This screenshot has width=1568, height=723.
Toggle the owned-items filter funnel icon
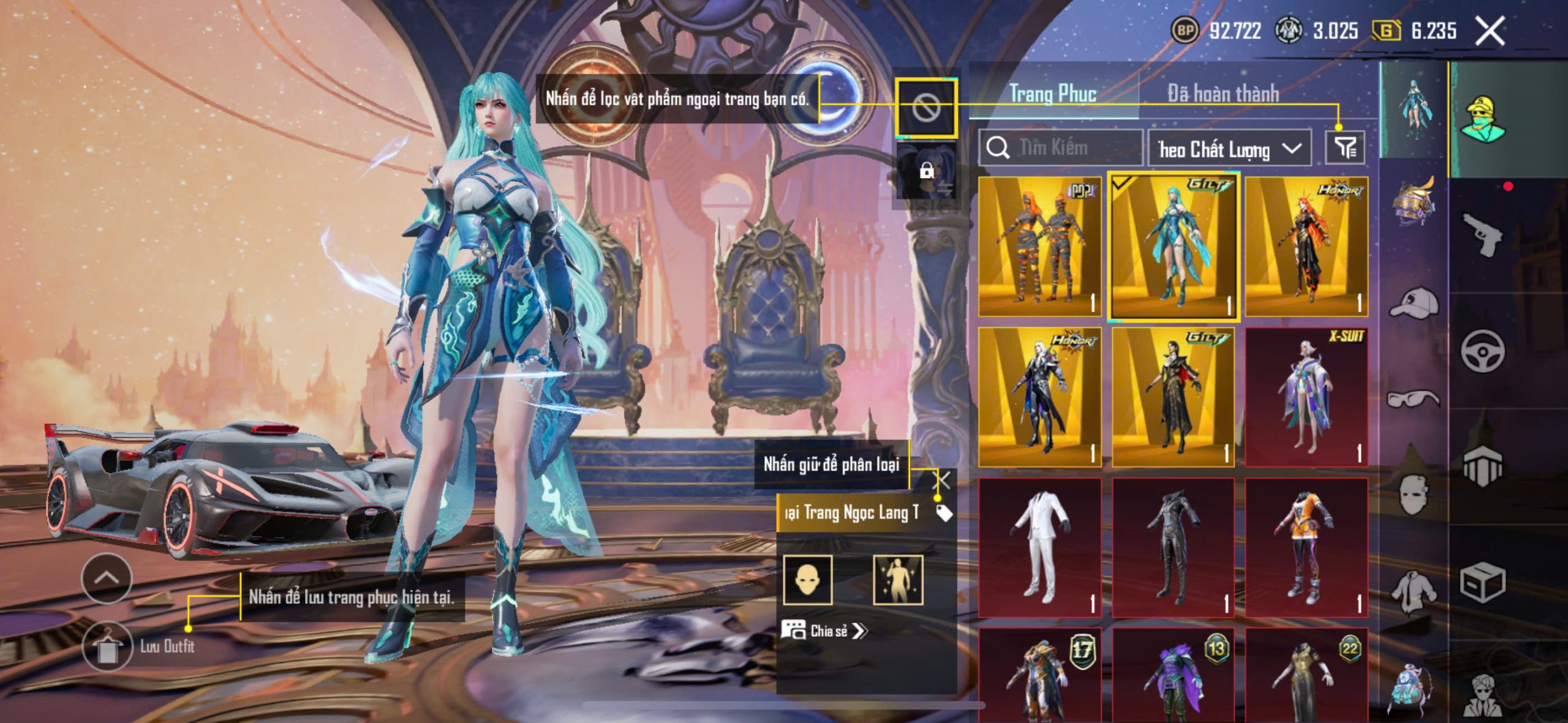[x=1345, y=148]
